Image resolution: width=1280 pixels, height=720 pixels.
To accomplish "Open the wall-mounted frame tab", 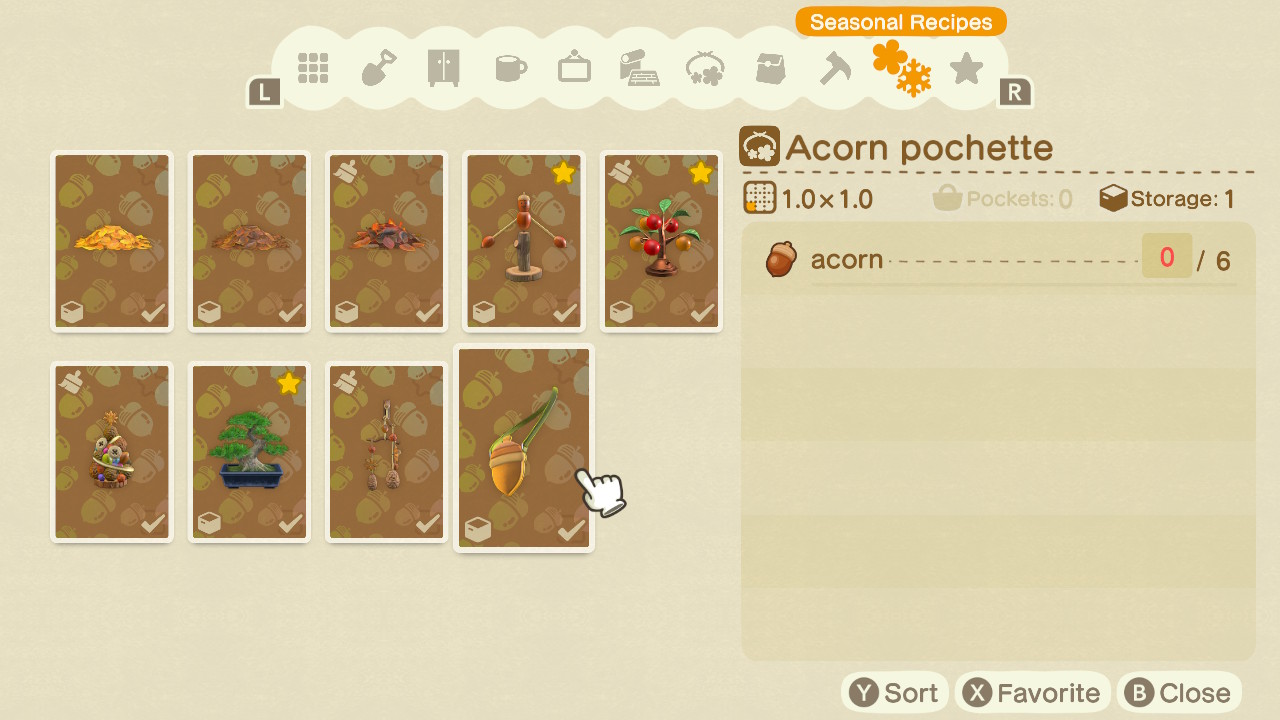I will tap(574, 68).
